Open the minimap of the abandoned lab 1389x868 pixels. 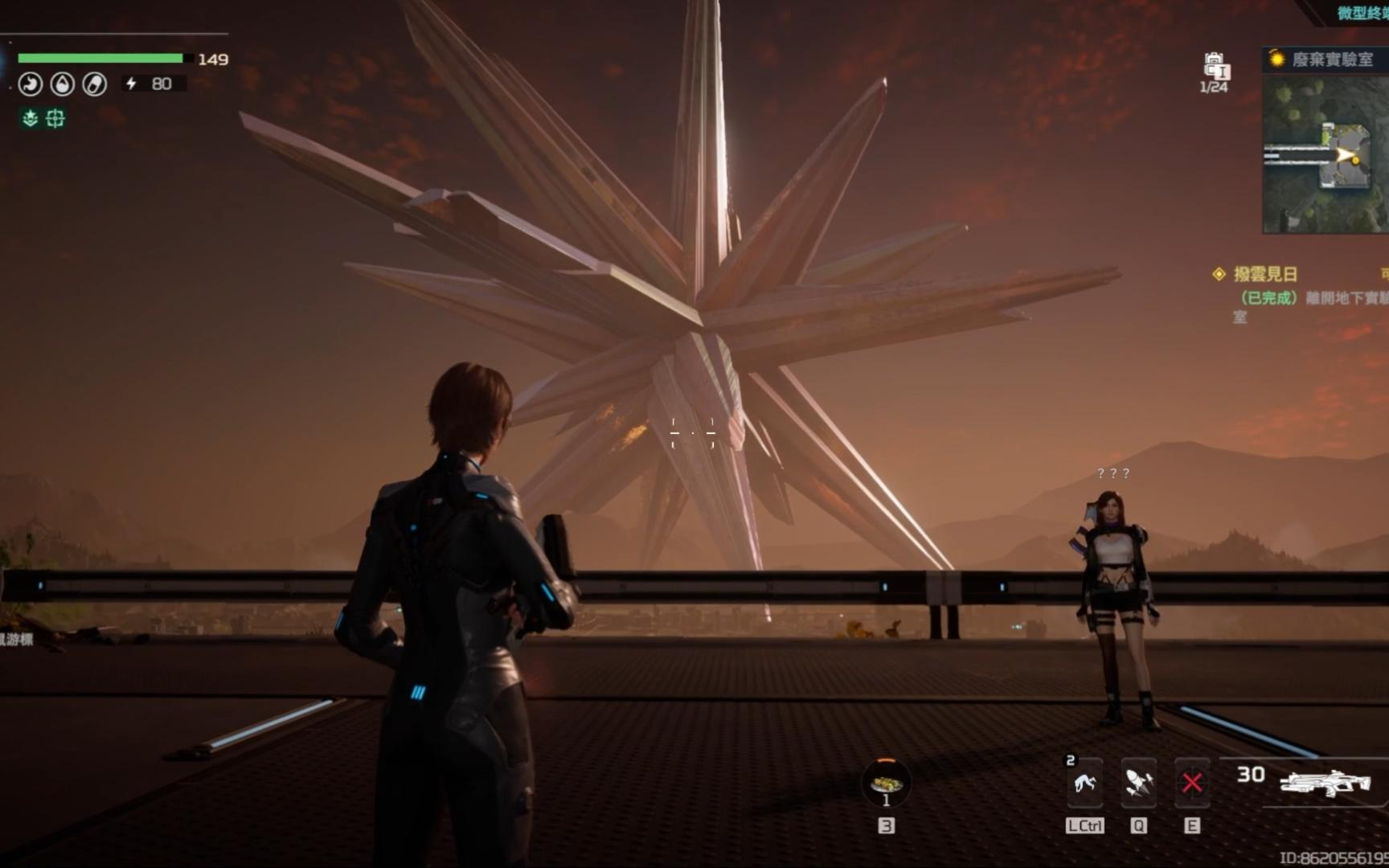(x=1325, y=153)
